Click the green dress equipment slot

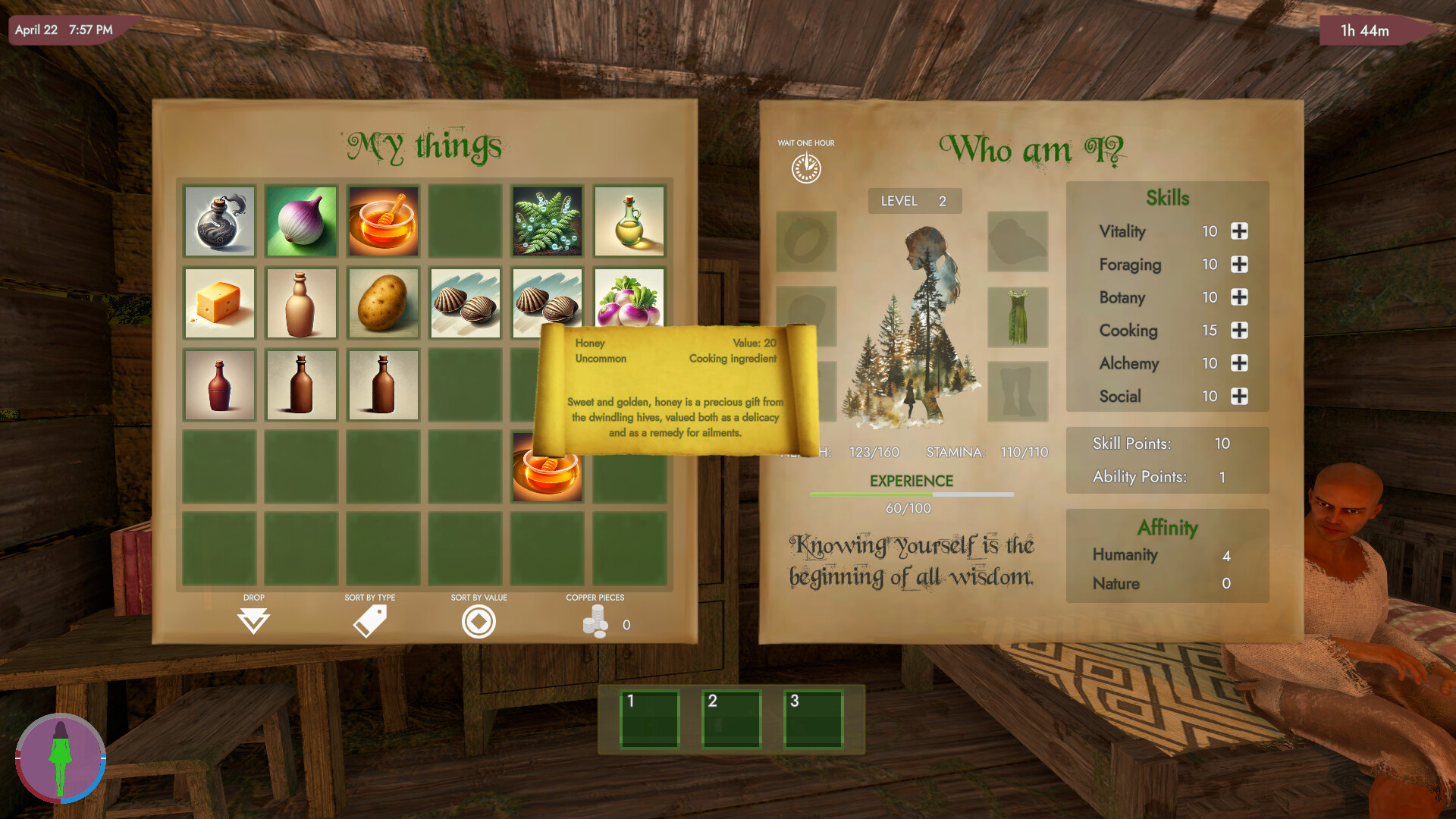pos(1018,318)
